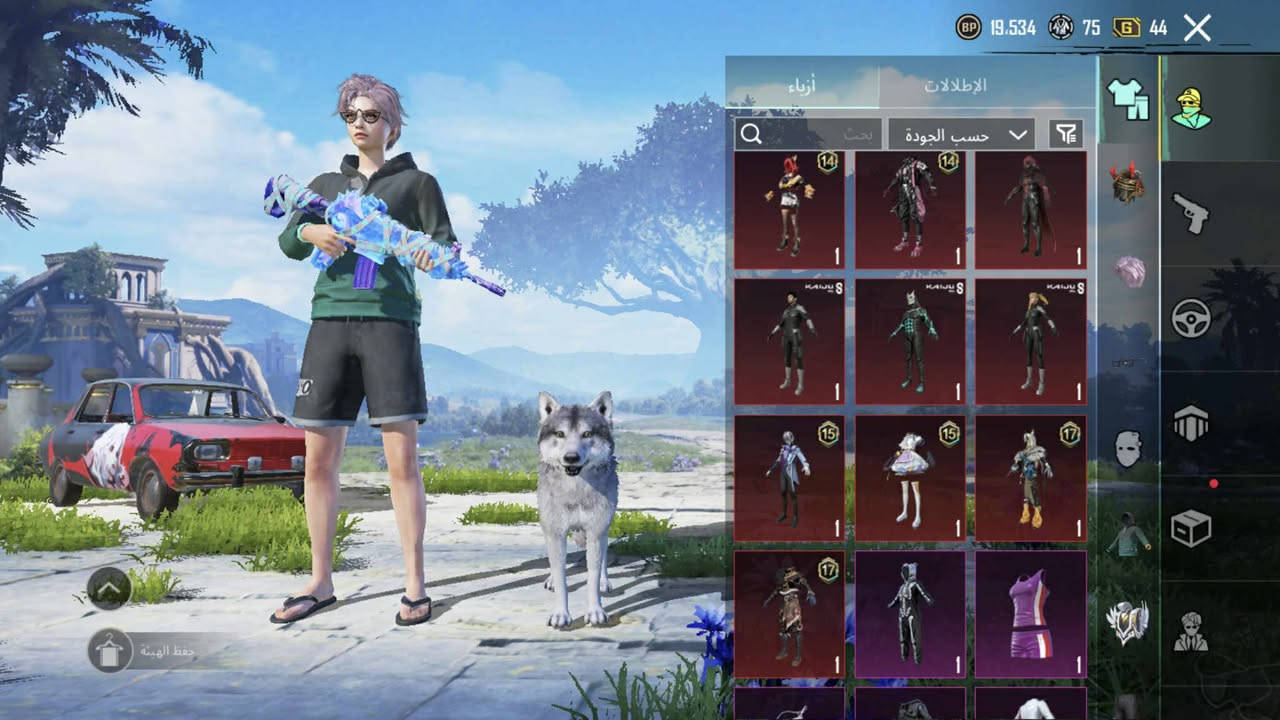This screenshot has width=1280, height=720.
Task: Switch to the أزياء outfits tab
Action: (801, 86)
